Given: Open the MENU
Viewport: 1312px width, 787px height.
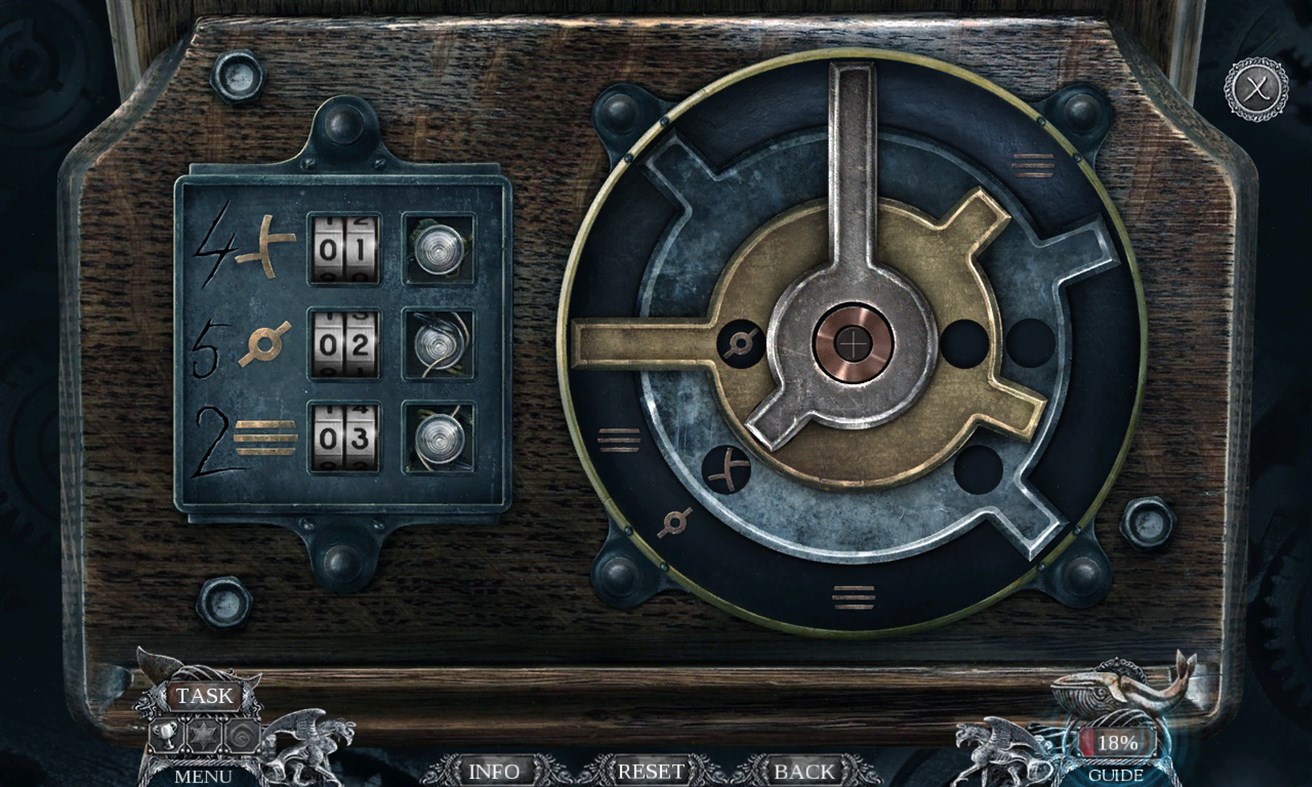Looking at the screenshot, I should (203, 774).
